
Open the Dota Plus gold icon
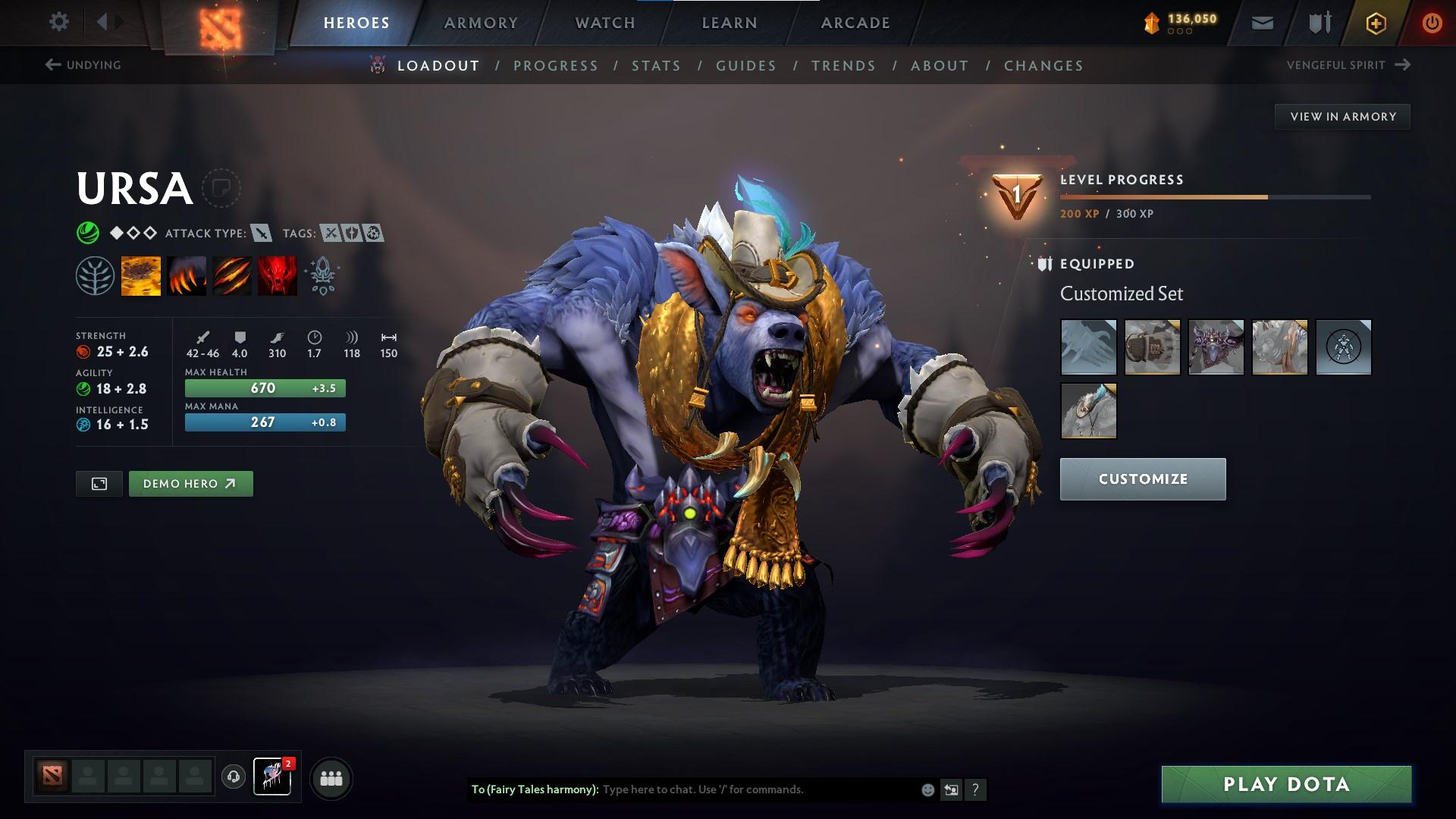pyautogui.click(x=1375, y=23)
